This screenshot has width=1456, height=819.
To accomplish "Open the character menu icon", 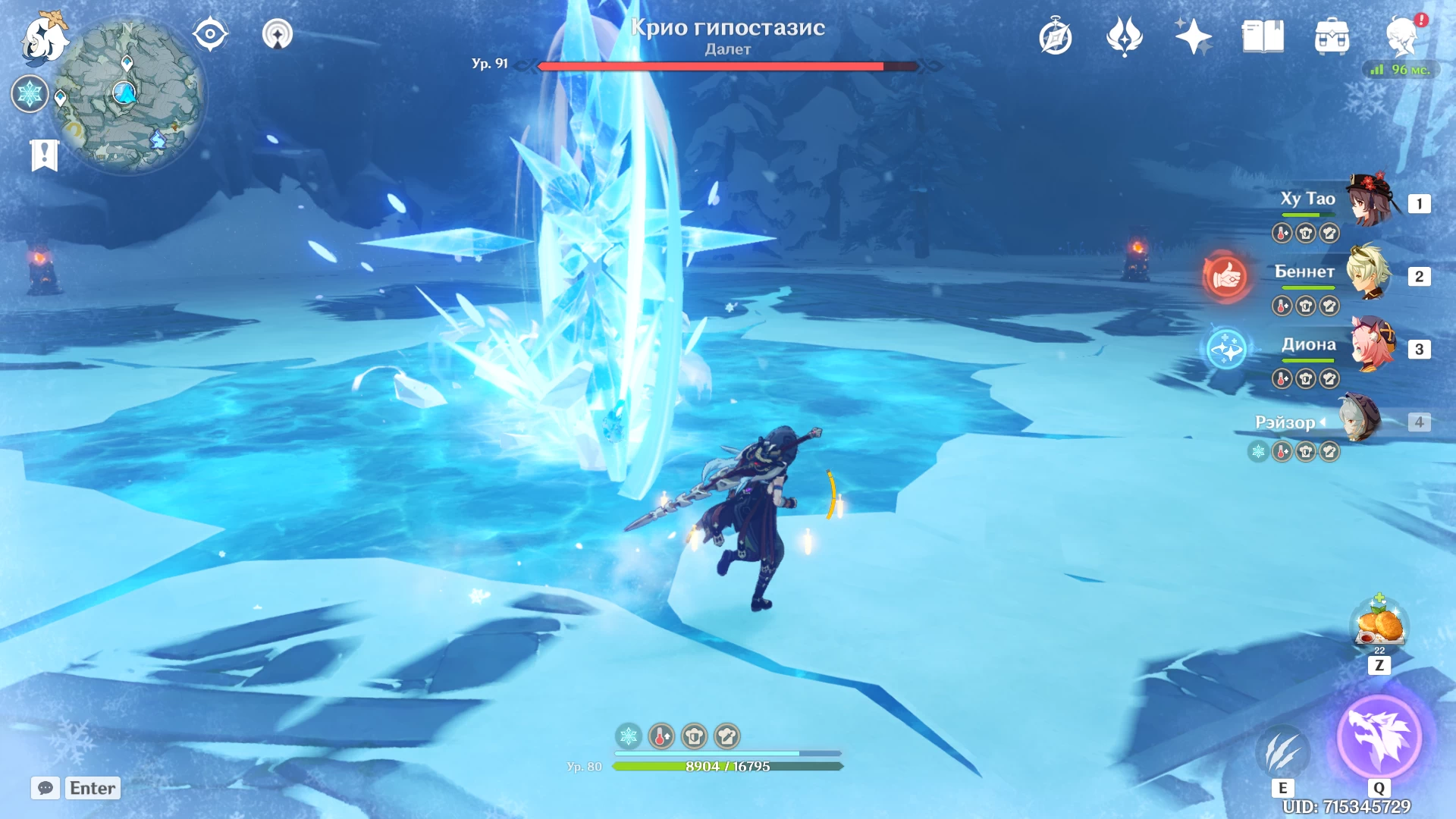I will [x=1402, y=35].
